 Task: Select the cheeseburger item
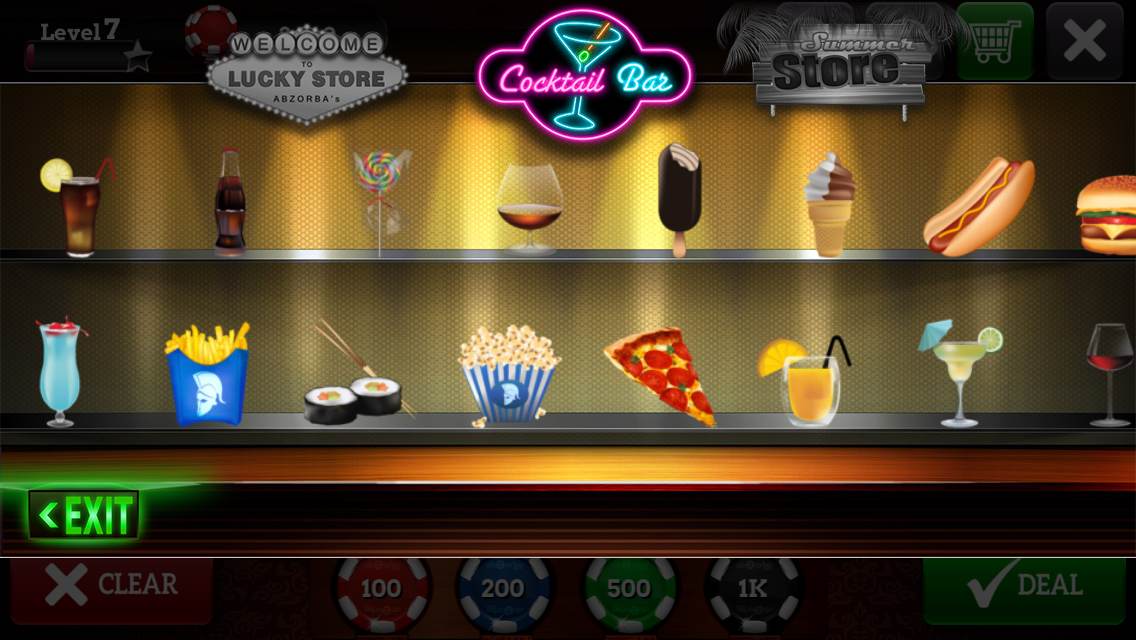tap(1106, 213)
